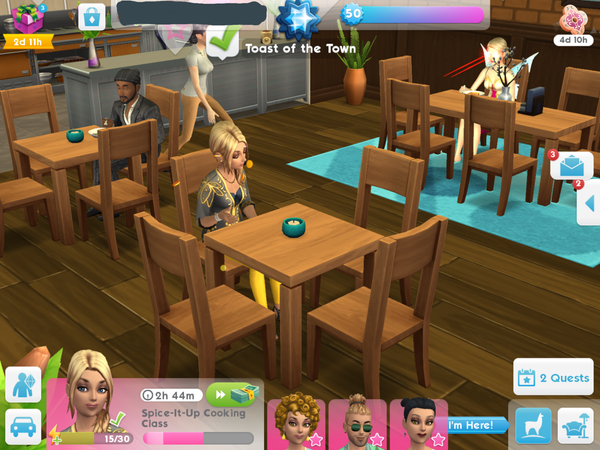Switch to the dark-haired Sim portrait
The image size is (600, 450).
(418, 423)
